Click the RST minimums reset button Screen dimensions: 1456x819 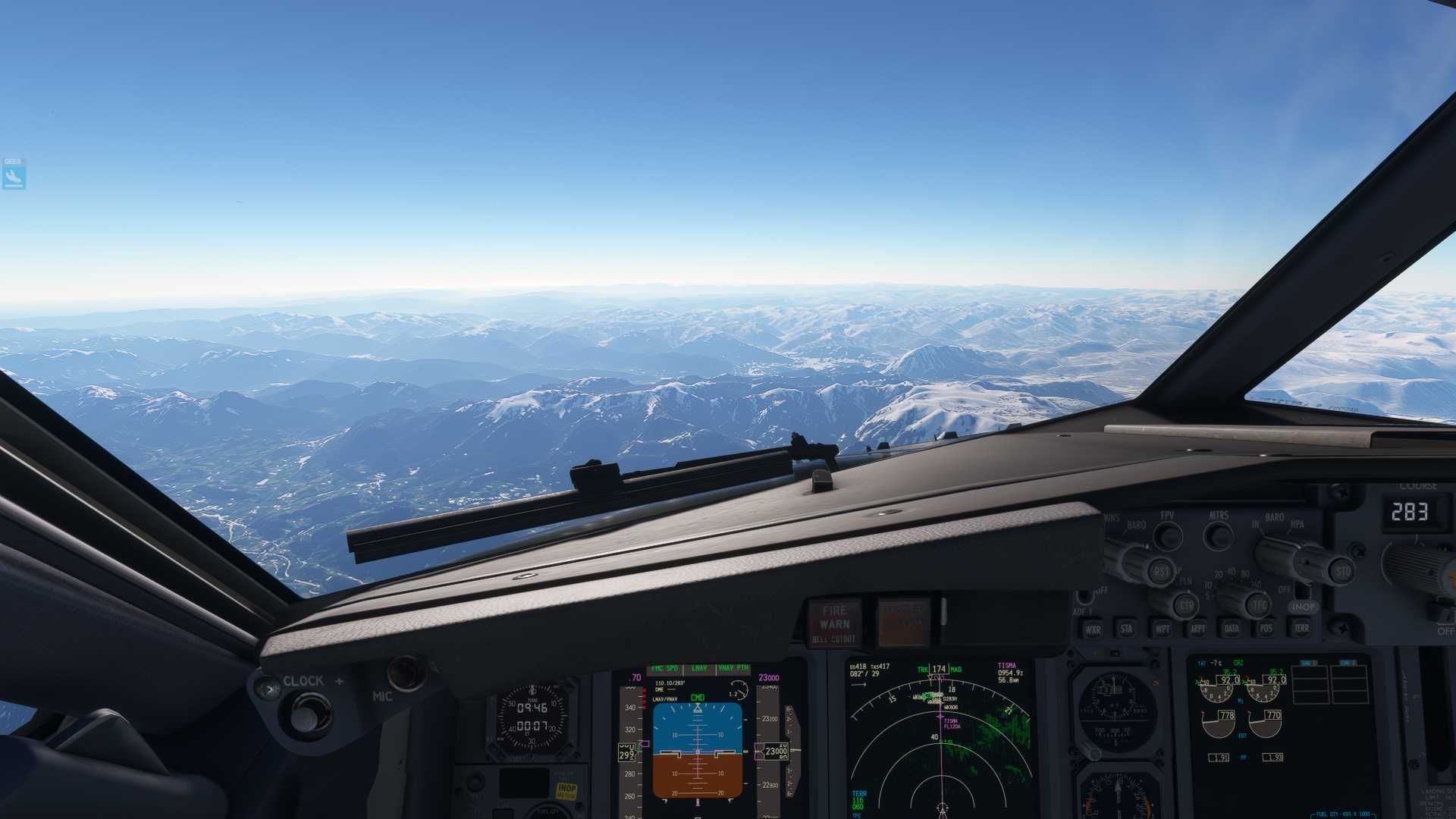(x=1161, y=571)
